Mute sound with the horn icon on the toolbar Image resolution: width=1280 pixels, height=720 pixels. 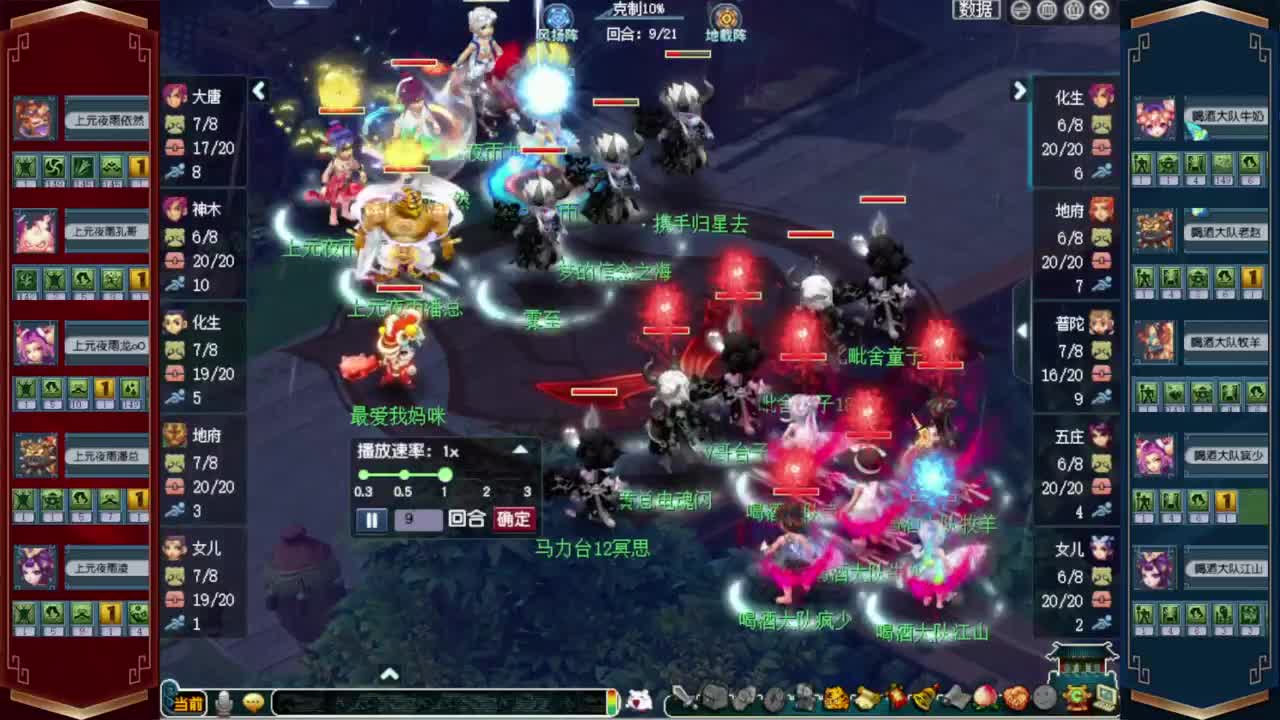(x=955, y=700)
